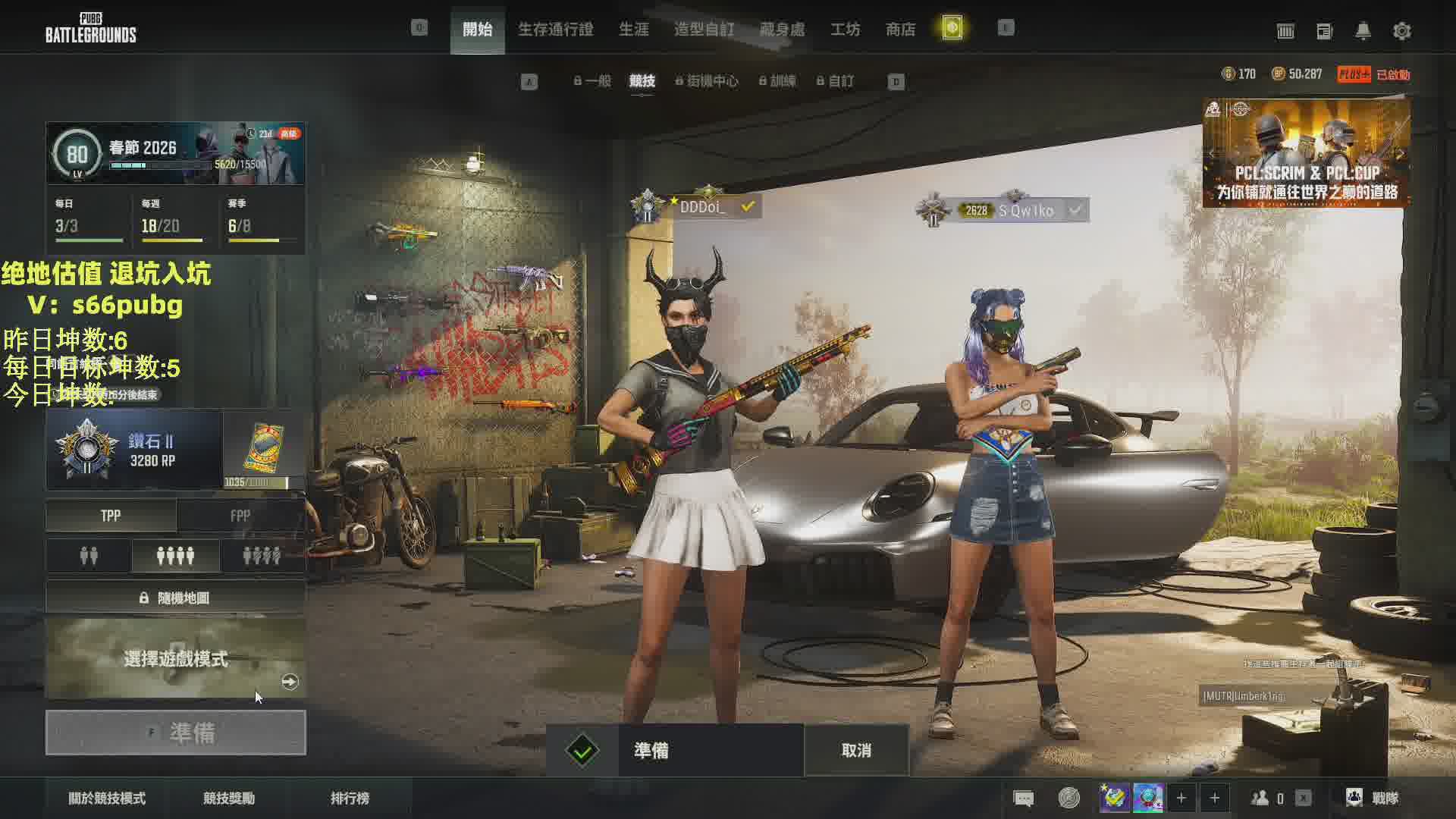This screenshot has width=1456, height=819.
Task: Open the 戰隊 clan panel
Action: pos(1373,798)
